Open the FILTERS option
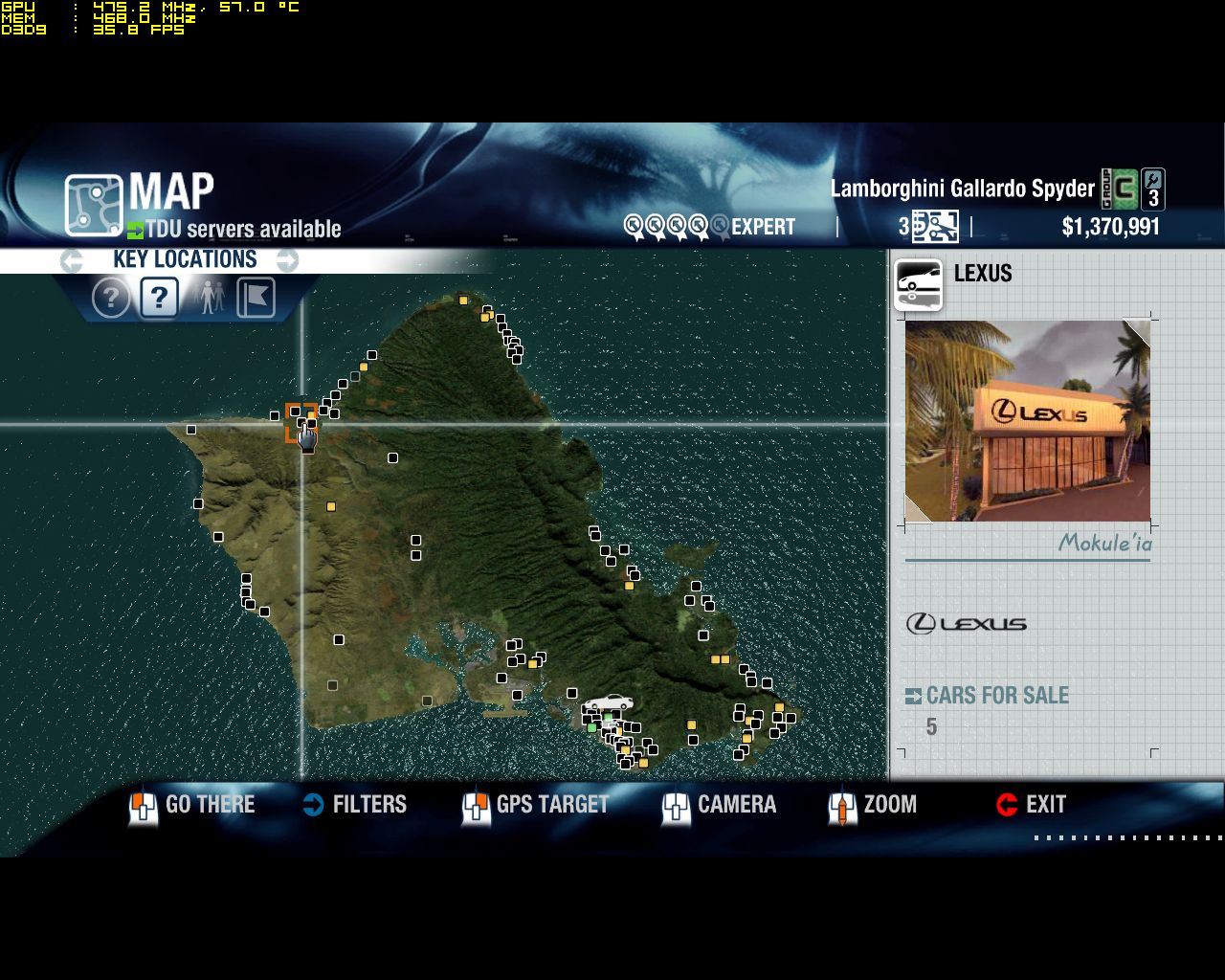The width and height of the screenshot is (1225, 980). 355,805
